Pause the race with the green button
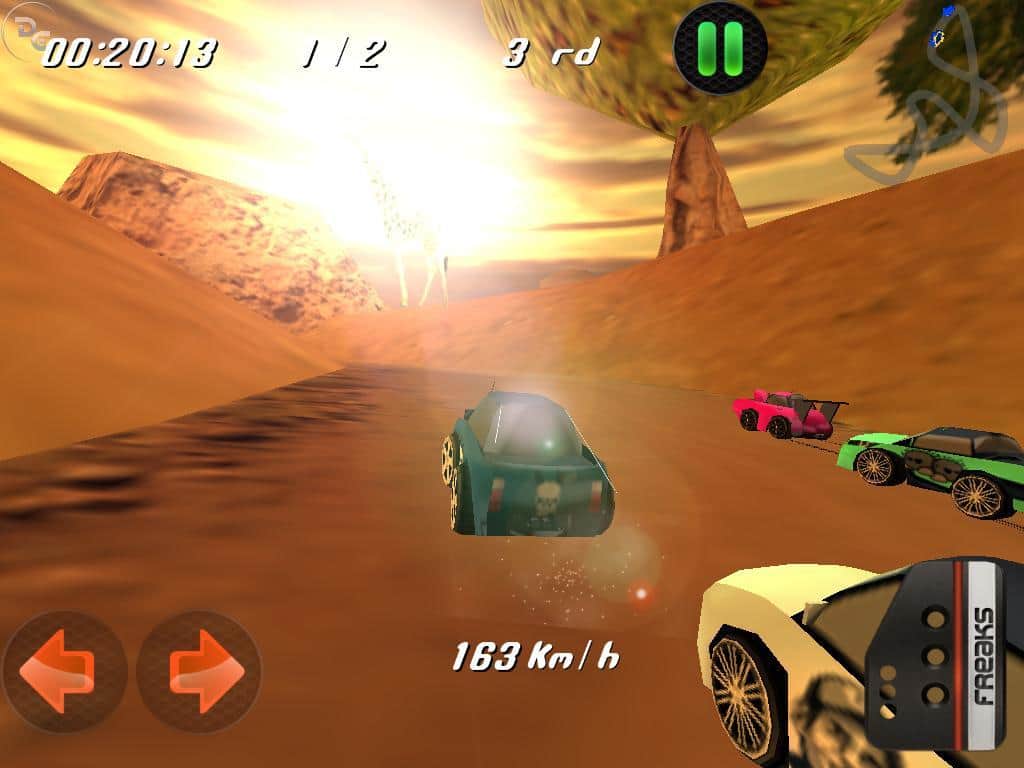1024x768 pixels. (x=720, y=46)
